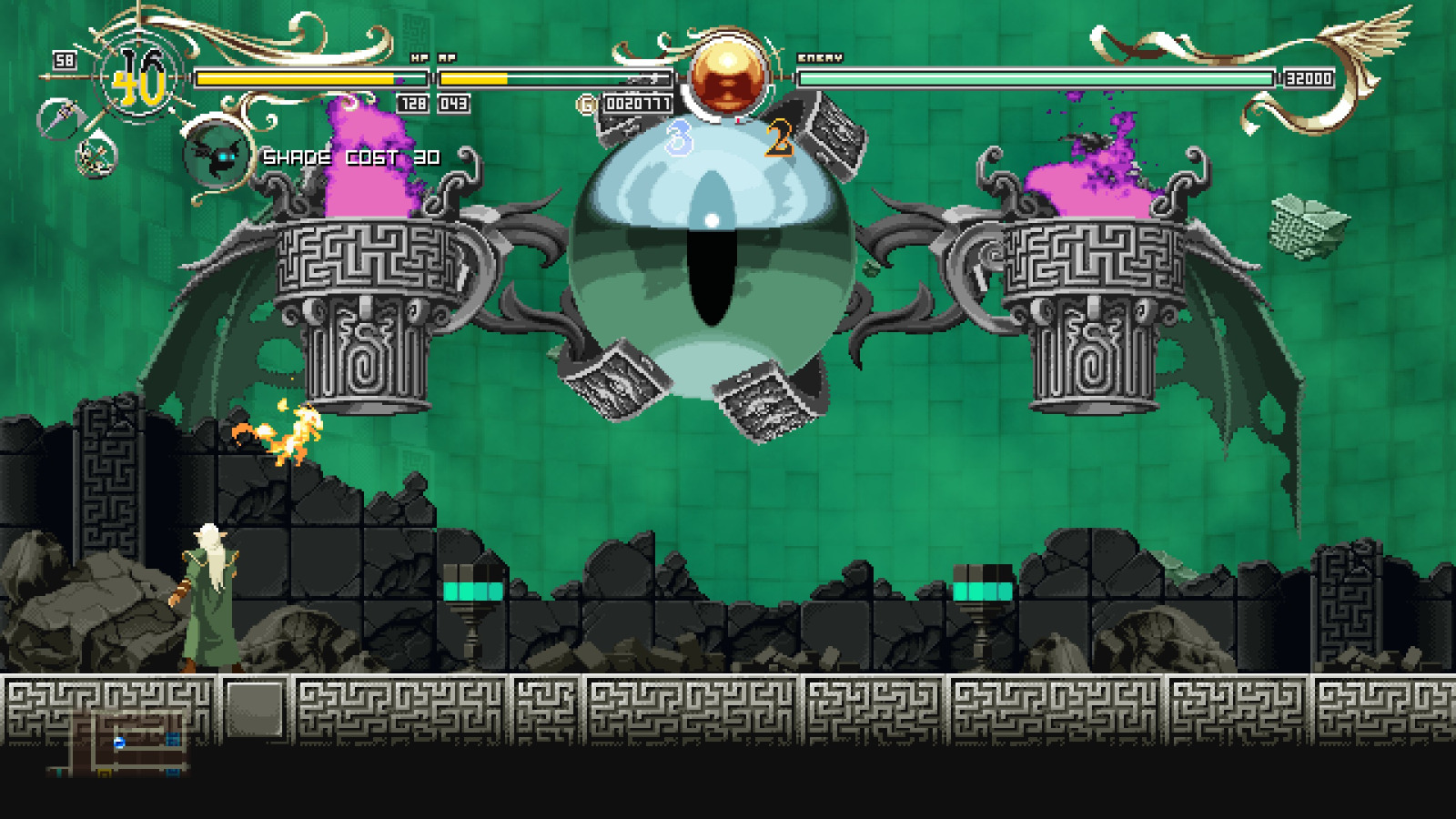Click the teal-lit torch lamp
Image resolution: width=1456 pixels, height=819 pixels.
tap(472, 591)
